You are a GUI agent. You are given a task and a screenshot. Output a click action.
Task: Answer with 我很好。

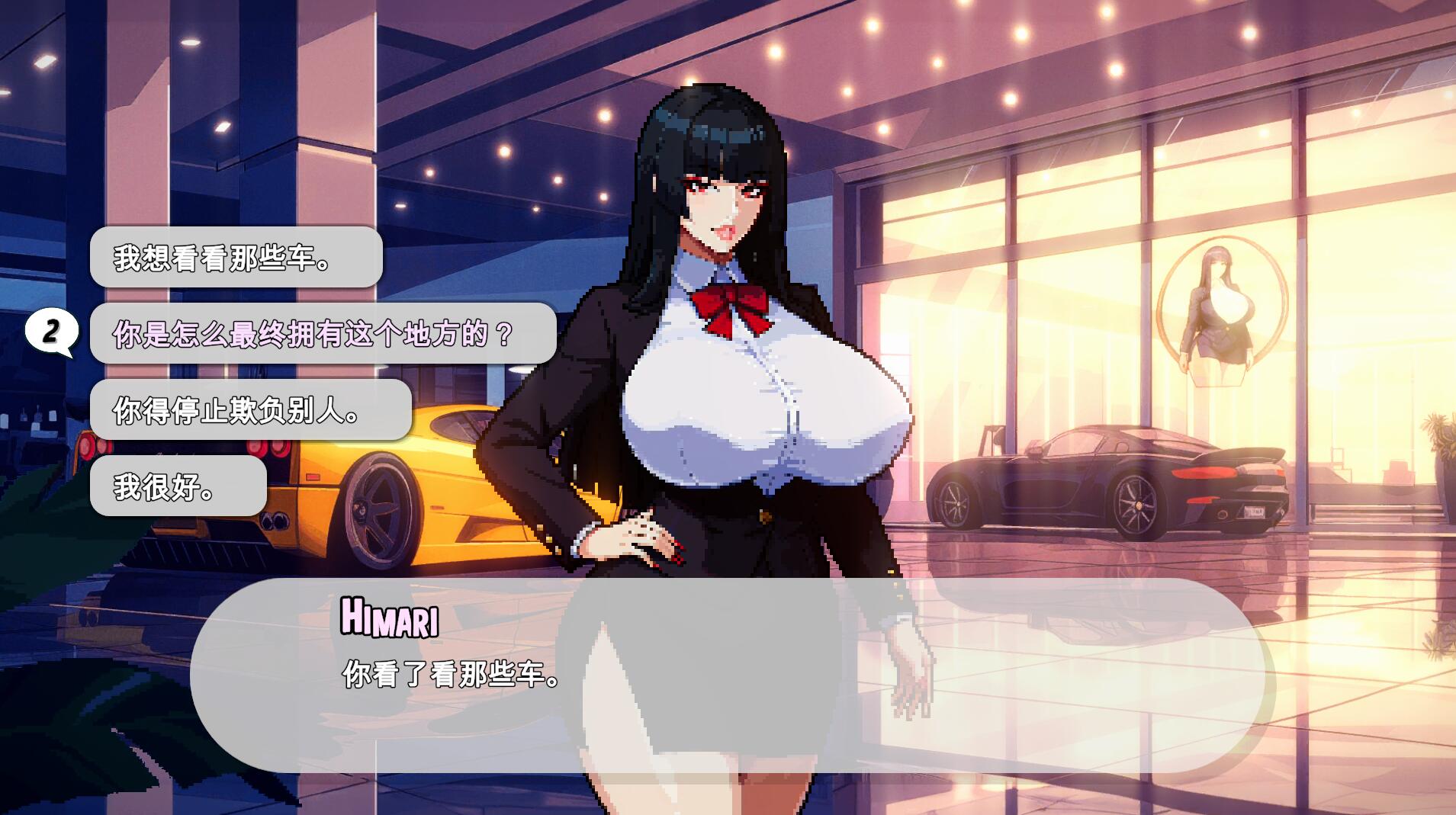pyautogui.click(x=178, y=486)
